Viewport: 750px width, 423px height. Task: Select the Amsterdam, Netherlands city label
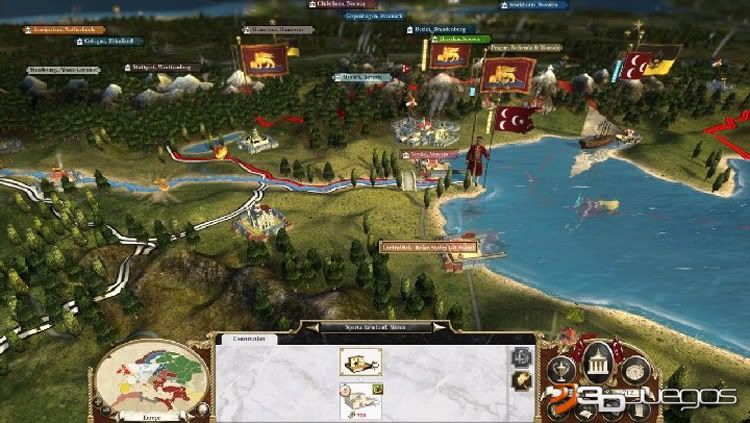[64, 29]
